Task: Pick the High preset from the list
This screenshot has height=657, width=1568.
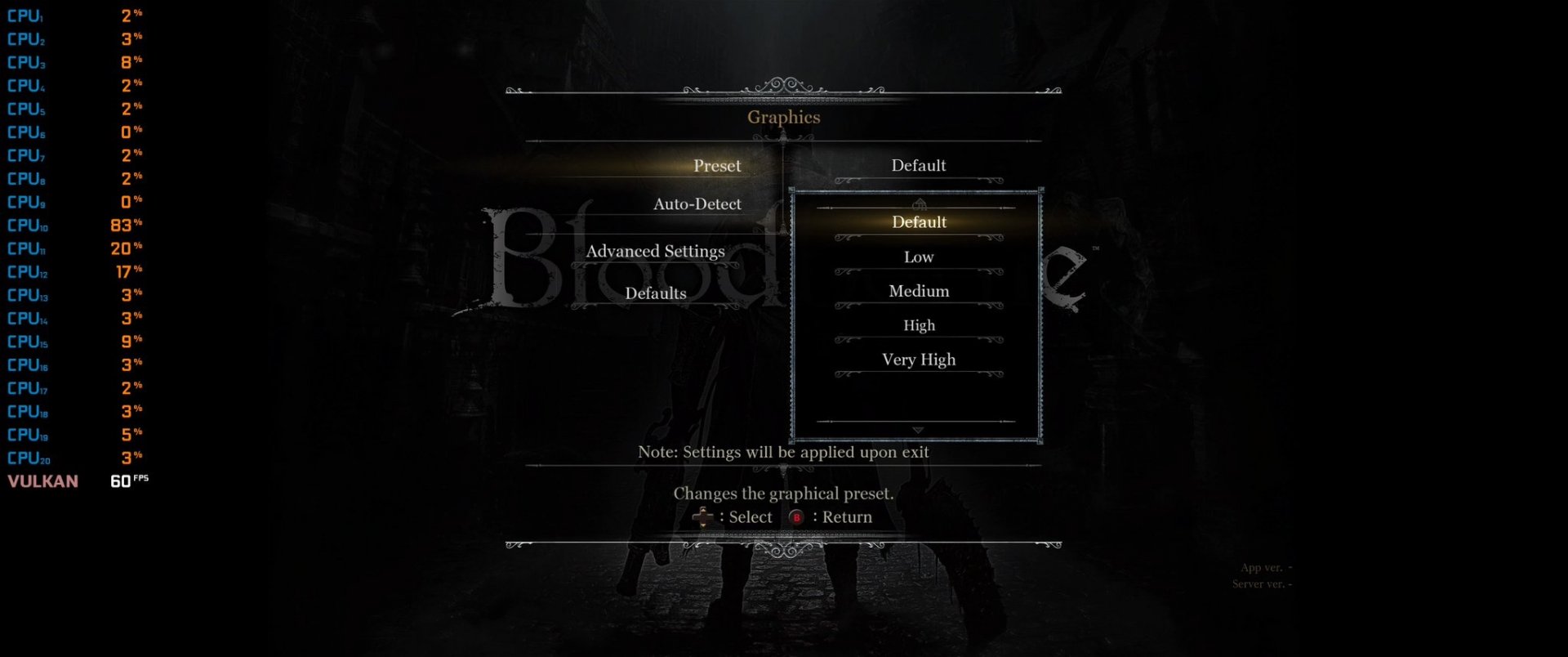Action: (x=918, y=325)
